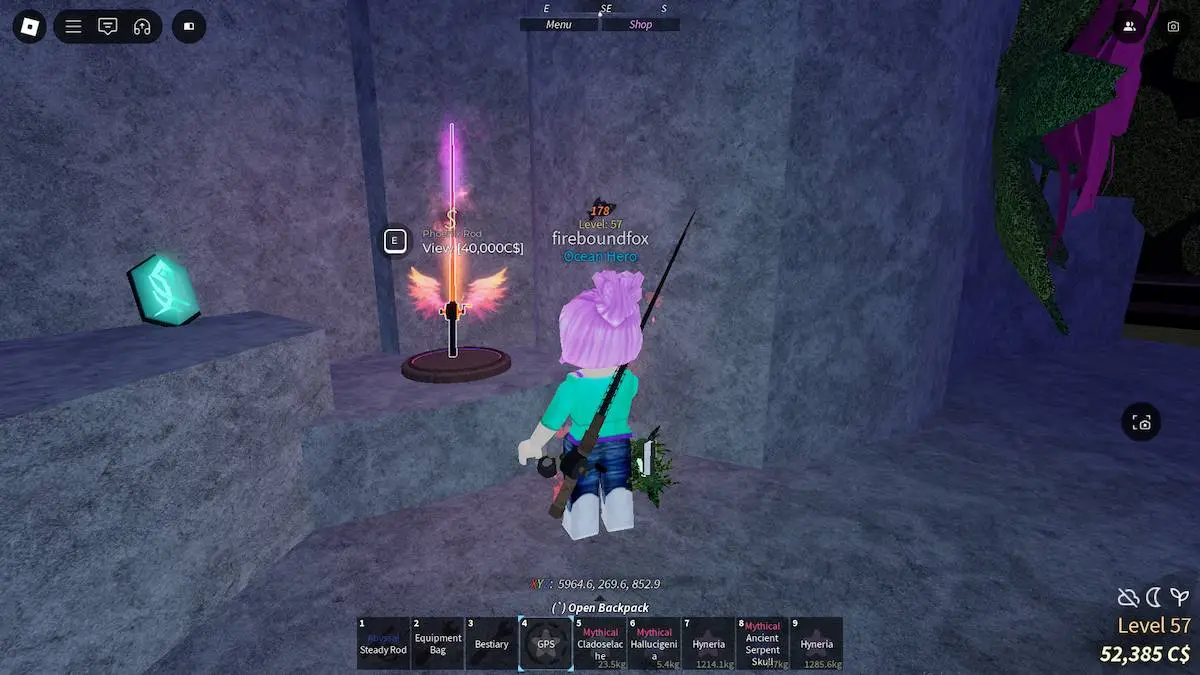Choose the Mythical Cladoselache fish slot
The width and height of the screenshot is (1200, 675).
click(x=600, y=643)
